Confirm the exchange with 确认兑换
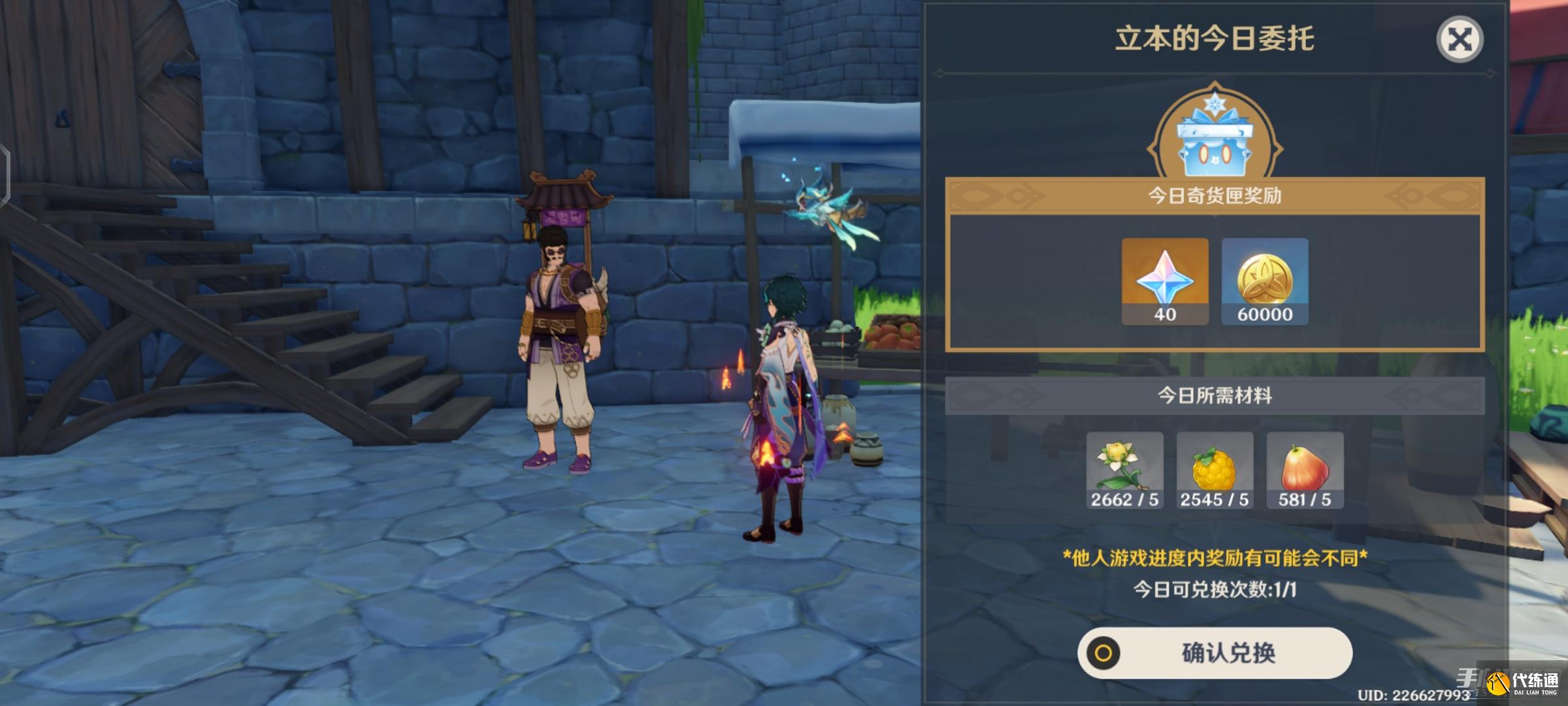This screenshot has width=1568, height=706. 1215,652
